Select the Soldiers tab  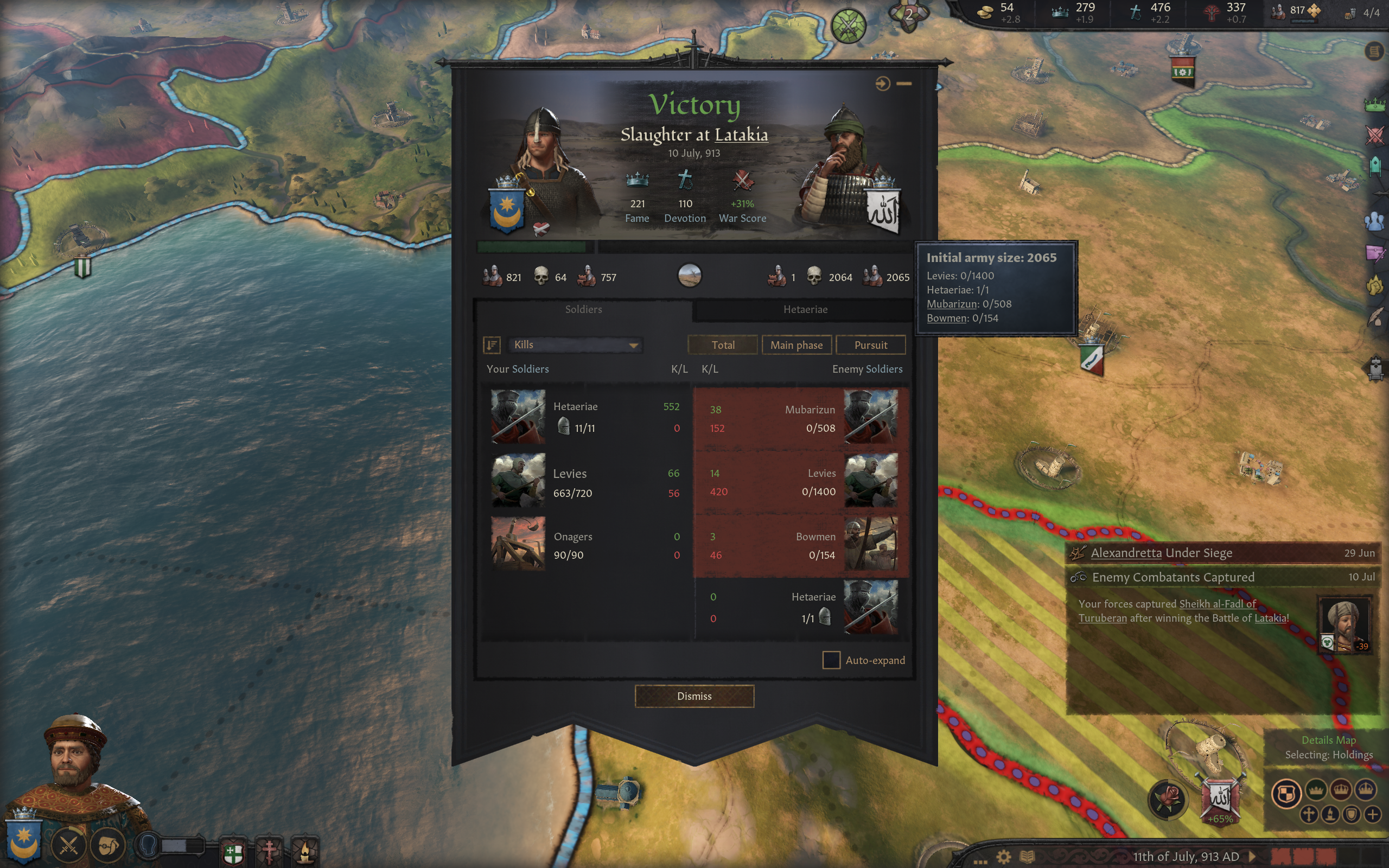point(583,309)
